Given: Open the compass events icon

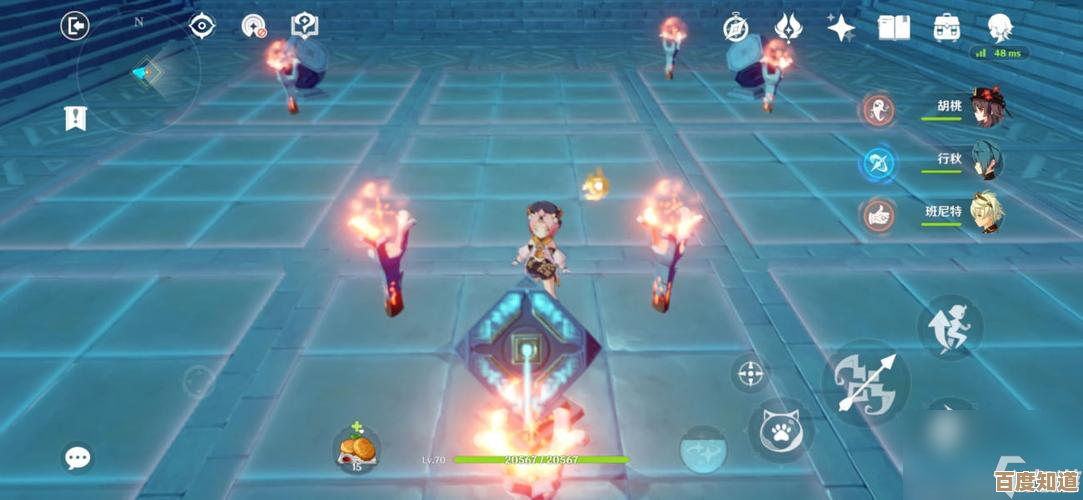Looking at the screenshot, I should pyautogui.click(x=736, y=28).
